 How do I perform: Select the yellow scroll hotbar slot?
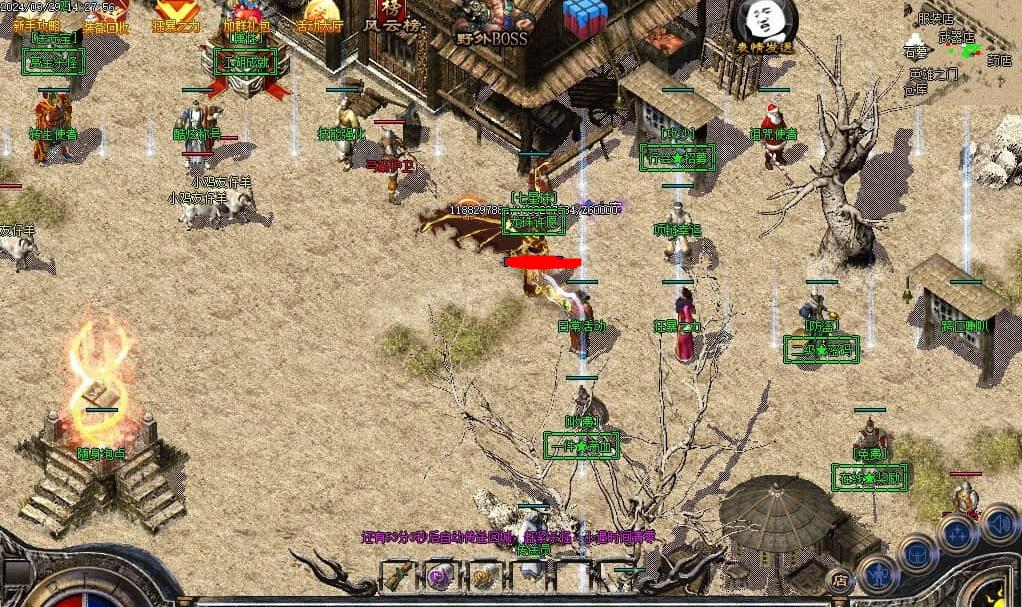(485, 577)
